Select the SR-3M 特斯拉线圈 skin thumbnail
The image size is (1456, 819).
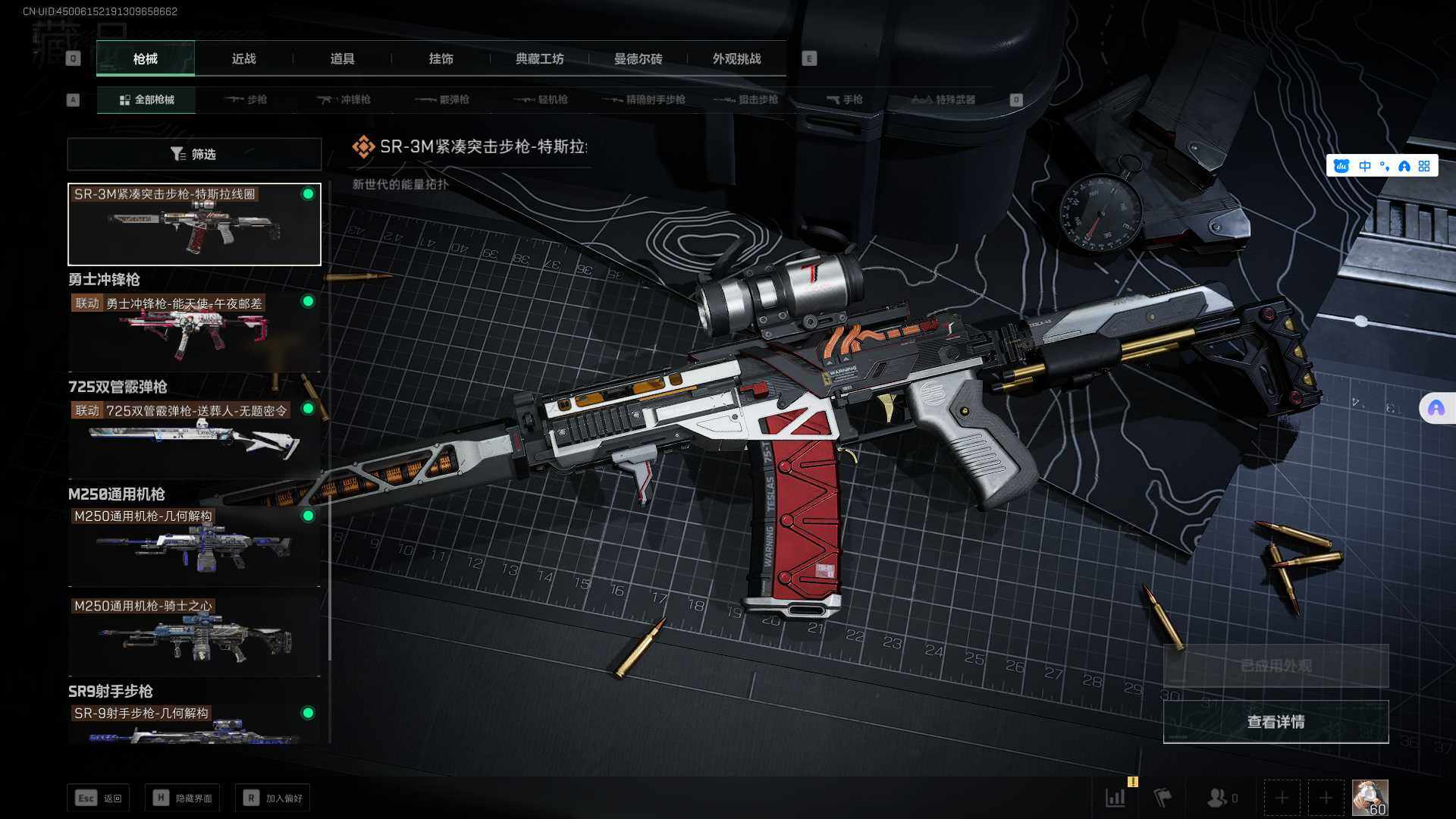click(194, 224)
